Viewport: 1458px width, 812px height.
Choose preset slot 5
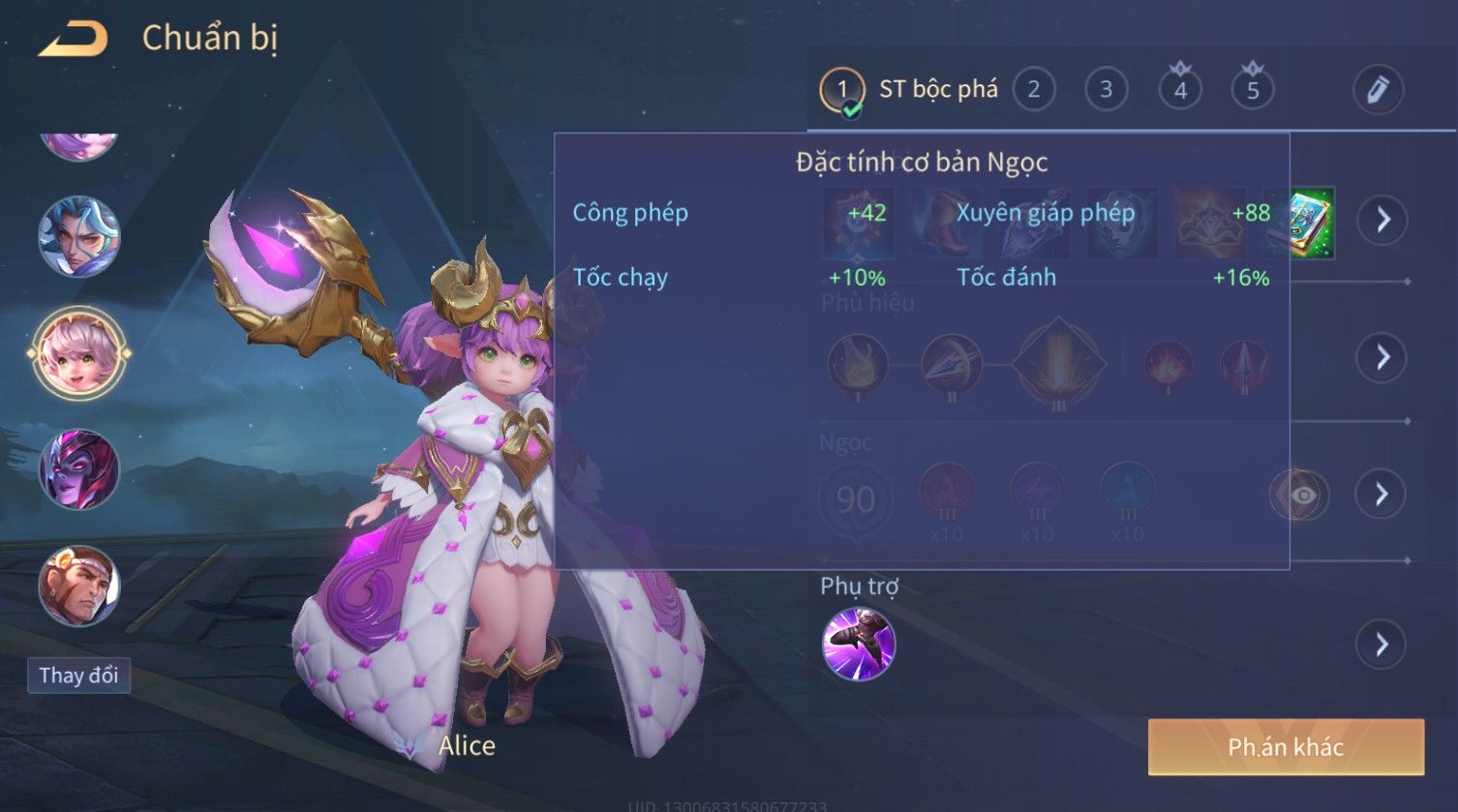click(1252, 90)
